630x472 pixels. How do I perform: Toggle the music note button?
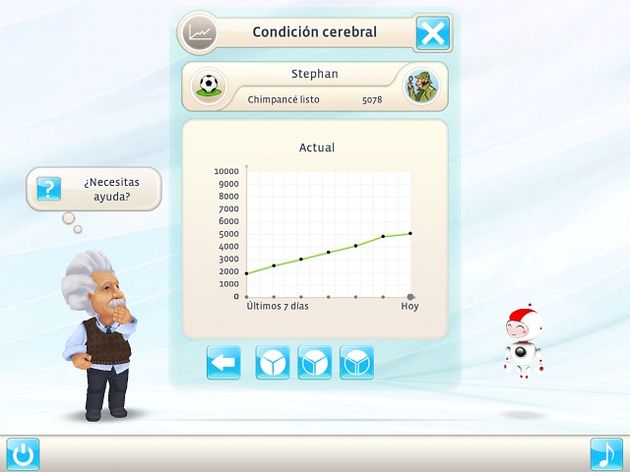(606, 454)
